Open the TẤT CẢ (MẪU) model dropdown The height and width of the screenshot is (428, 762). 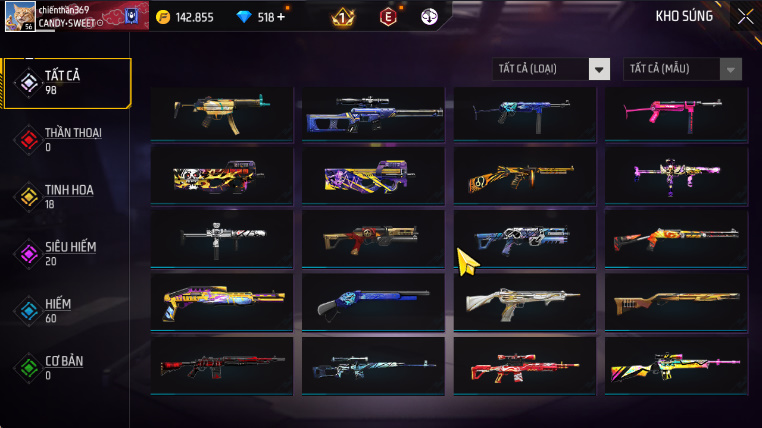pyautogui.click(x=683, y=69)
